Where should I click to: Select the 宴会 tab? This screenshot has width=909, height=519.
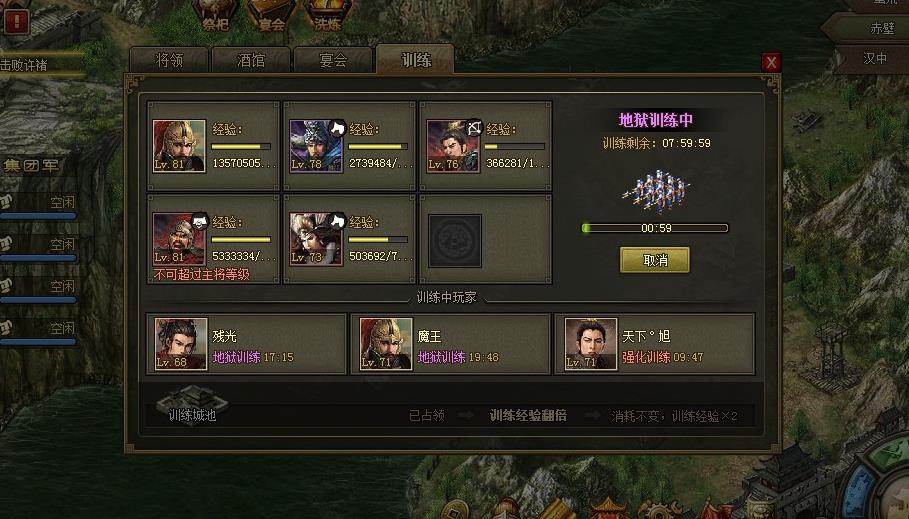pyautogui.click(x=332, y=60)
